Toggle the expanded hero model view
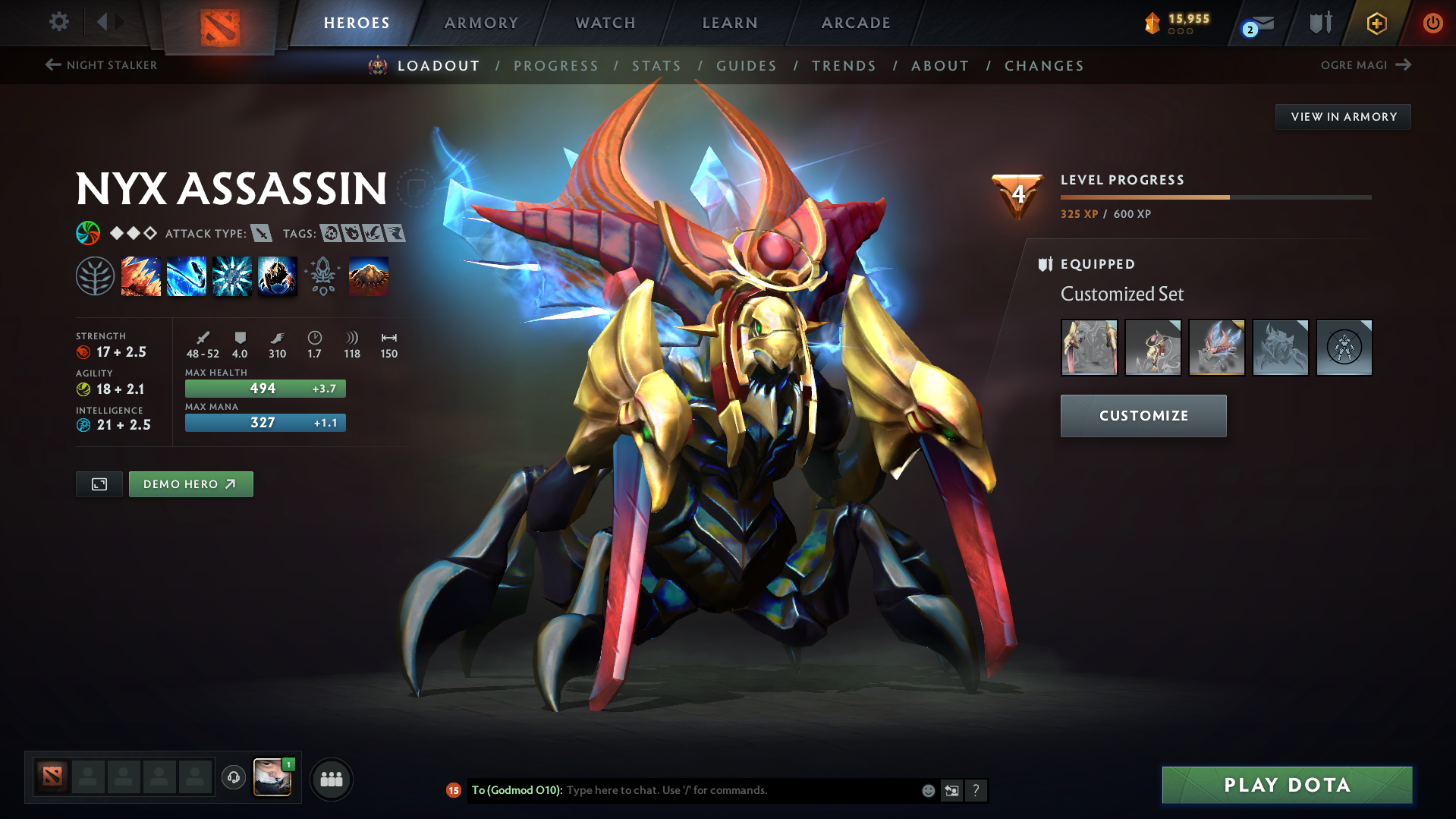The image size is (1456, 819). 99,484
